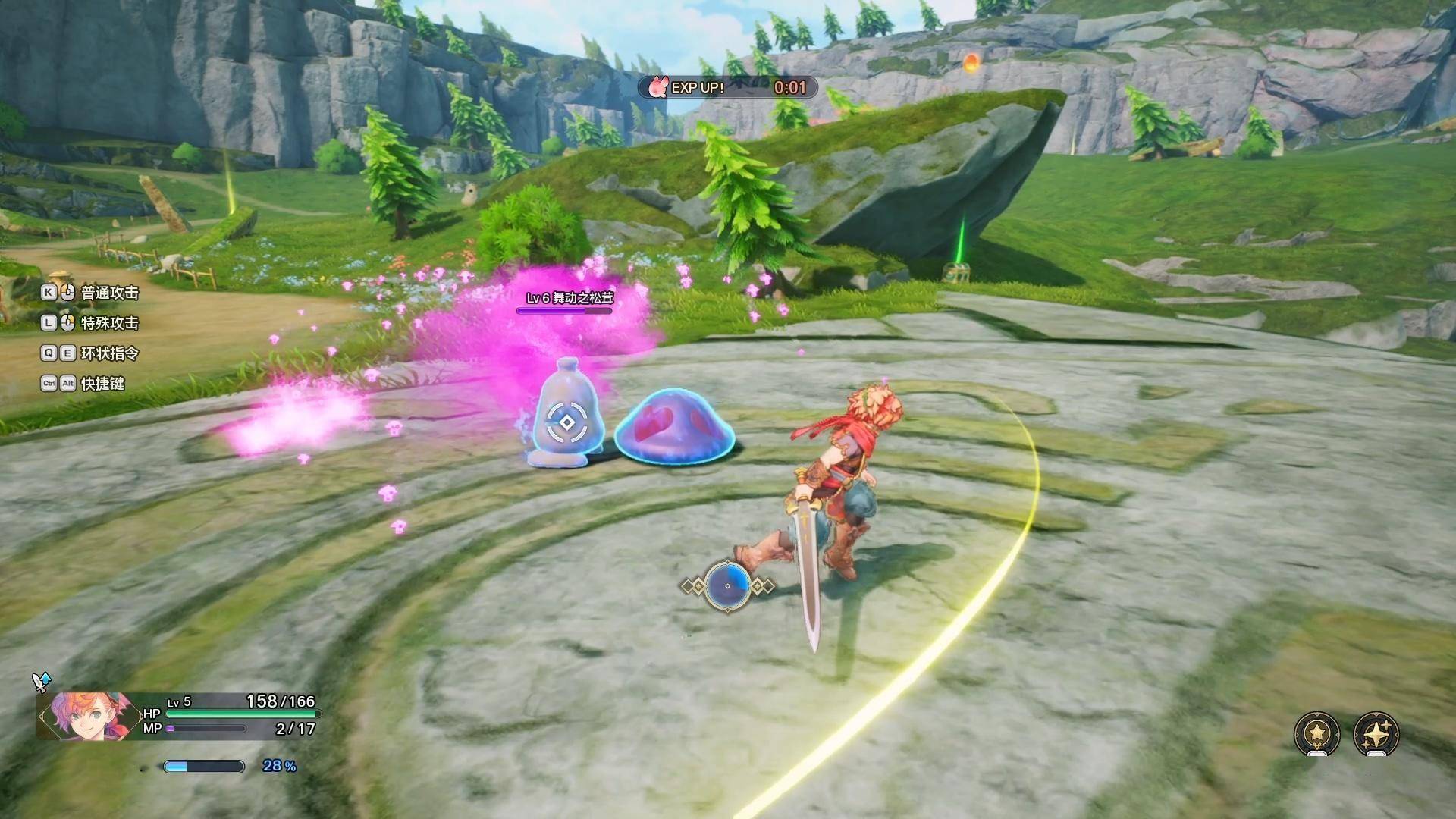The height and width of the screenshot is (819, 1456).
Task: Activate the single gold star skill icon
Action: (1316, 733)
